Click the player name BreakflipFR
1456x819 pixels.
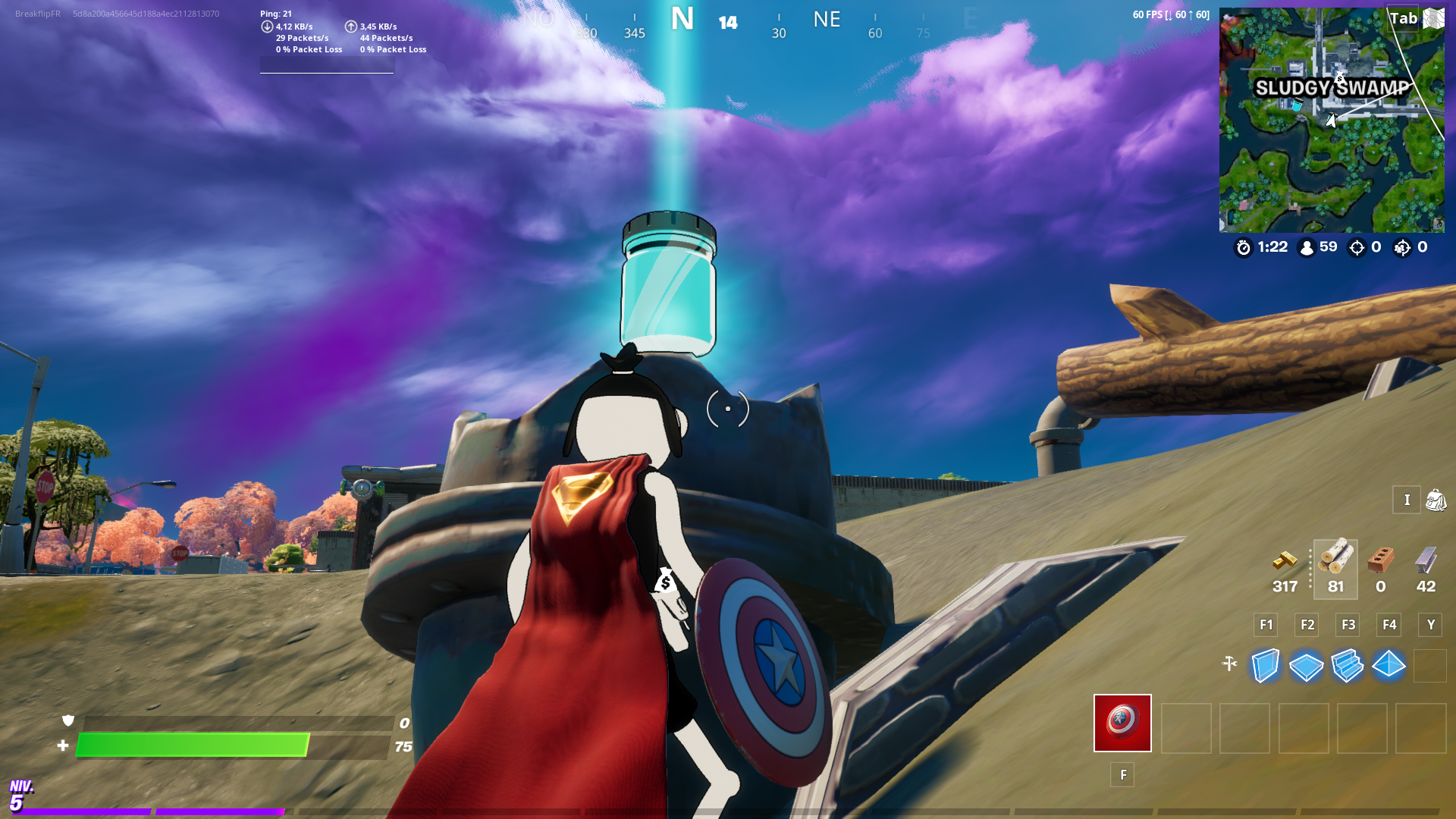tap(37, 11)
